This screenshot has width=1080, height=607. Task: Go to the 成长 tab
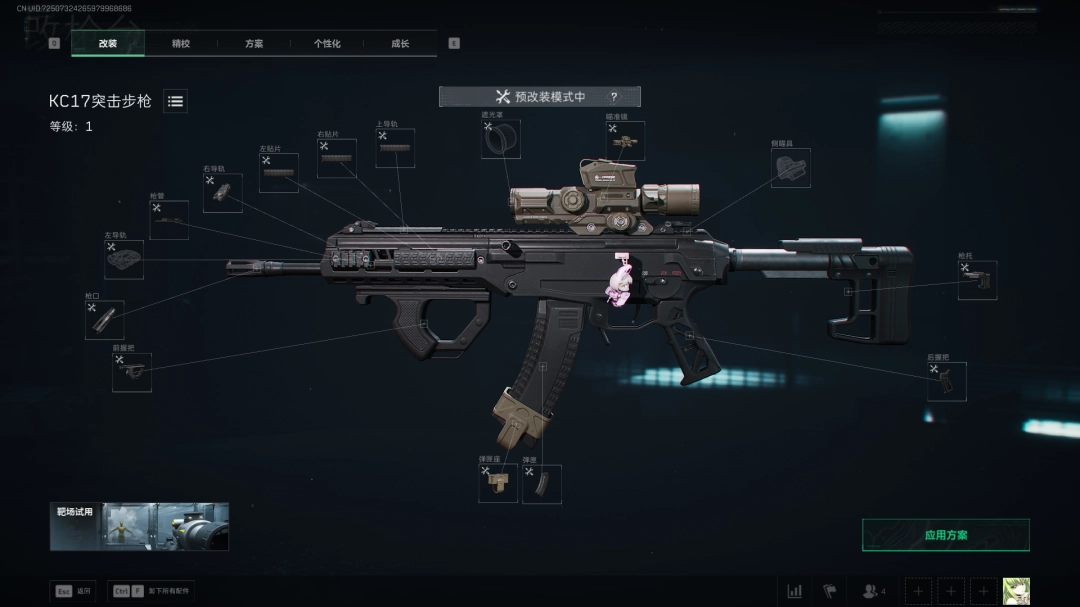(400, 44)
